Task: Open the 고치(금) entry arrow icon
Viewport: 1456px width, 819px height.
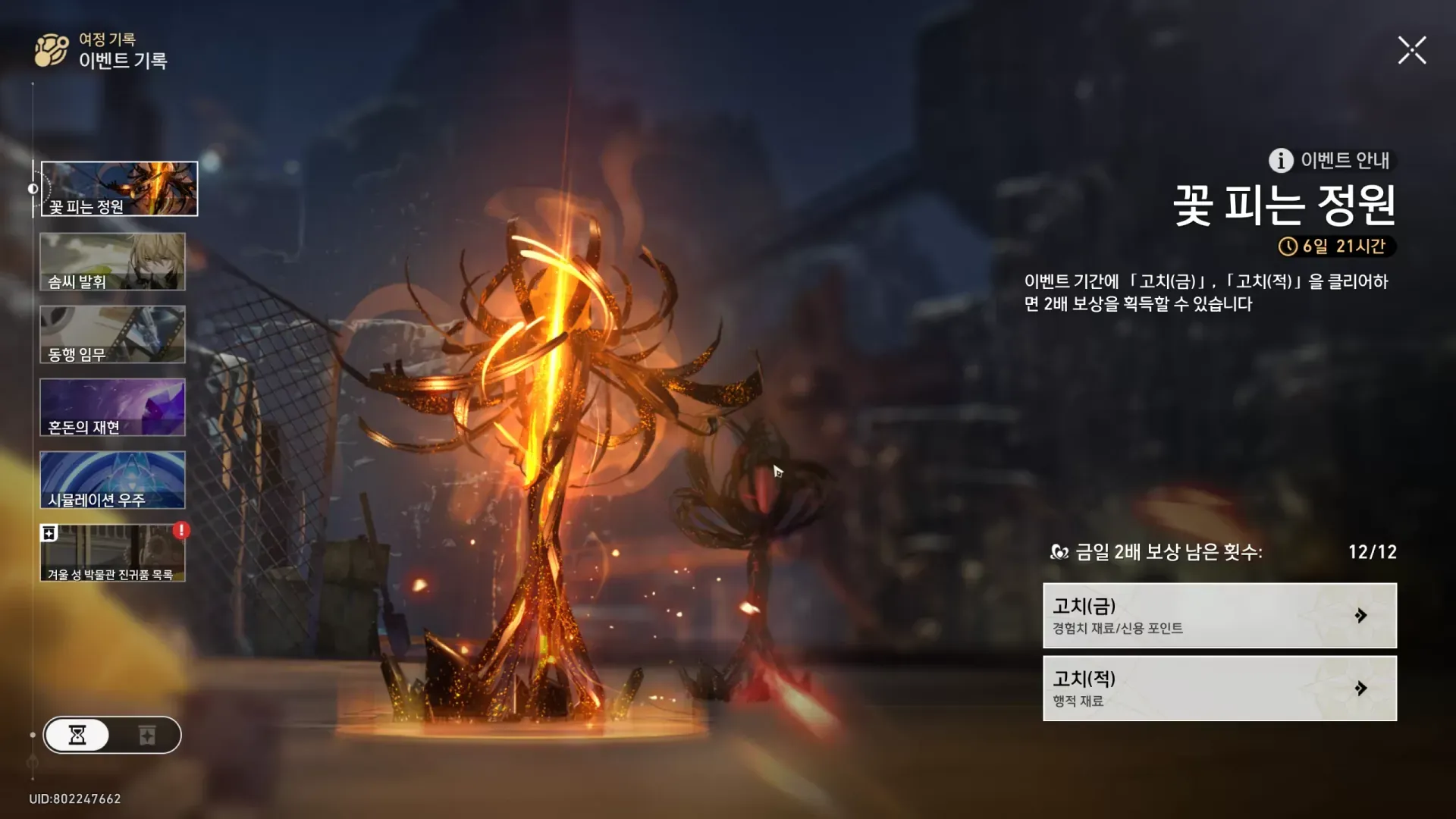Action: 1361,617
